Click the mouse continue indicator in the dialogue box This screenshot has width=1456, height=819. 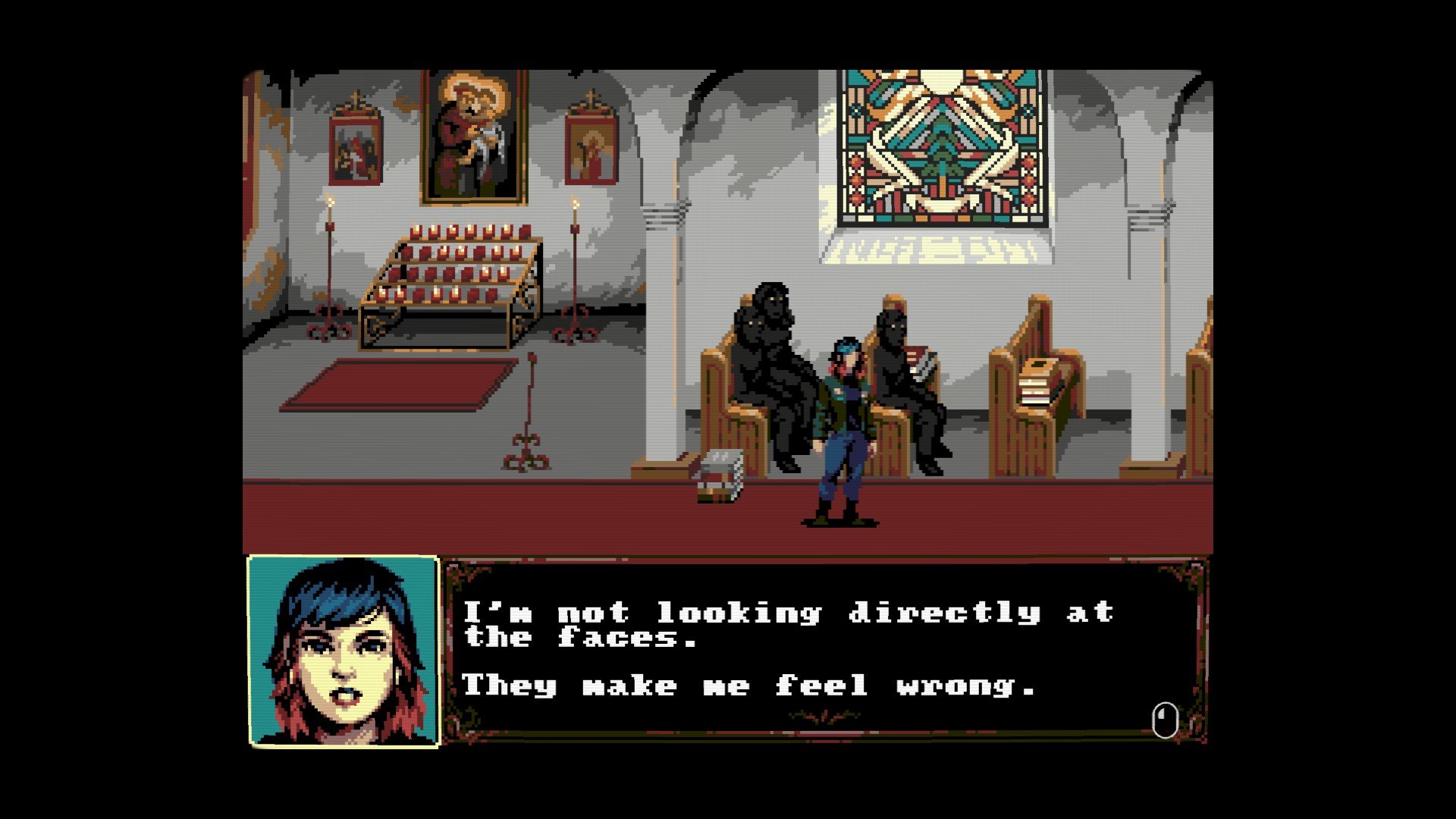click(x=1165, y=720)
